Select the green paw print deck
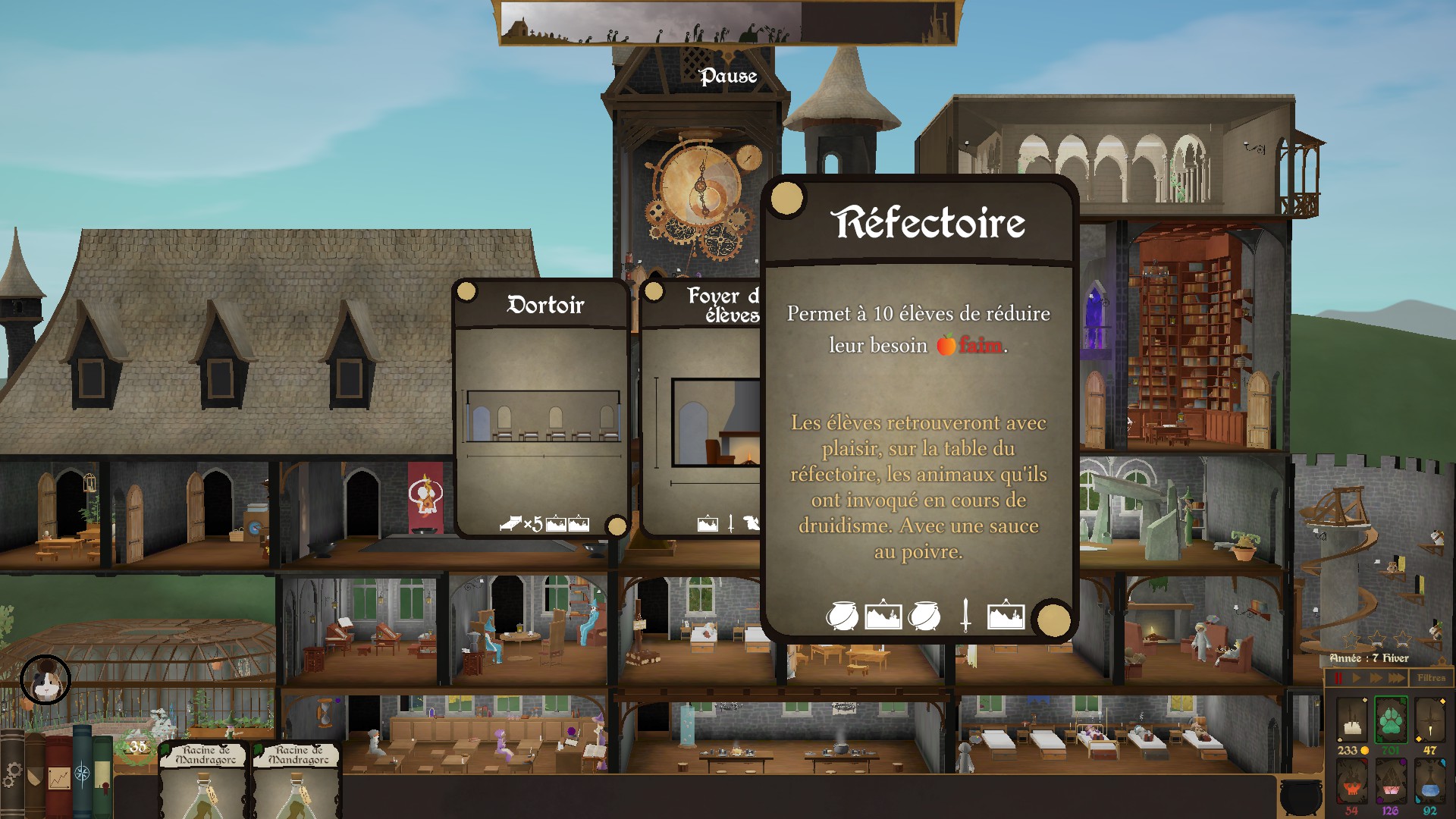This screenshot has width=1456, height=819. click(1391, 719)
